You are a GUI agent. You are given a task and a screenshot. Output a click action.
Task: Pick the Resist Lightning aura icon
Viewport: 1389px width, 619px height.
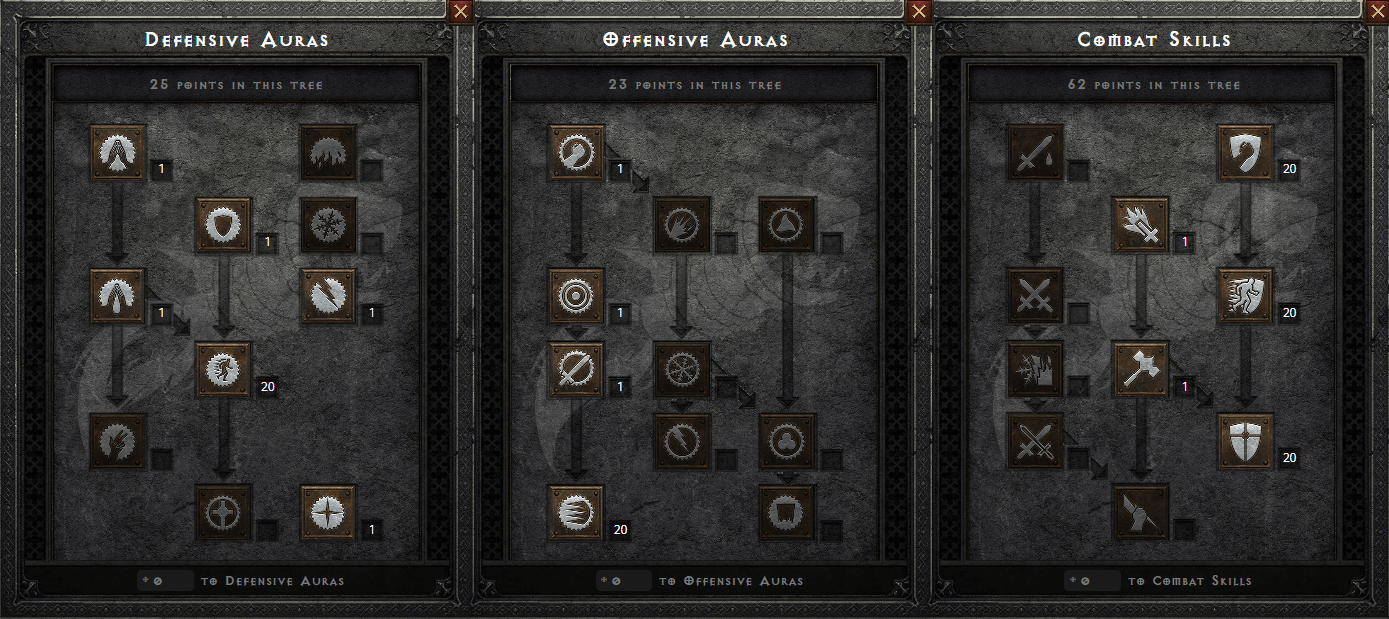tap(329, 296)
